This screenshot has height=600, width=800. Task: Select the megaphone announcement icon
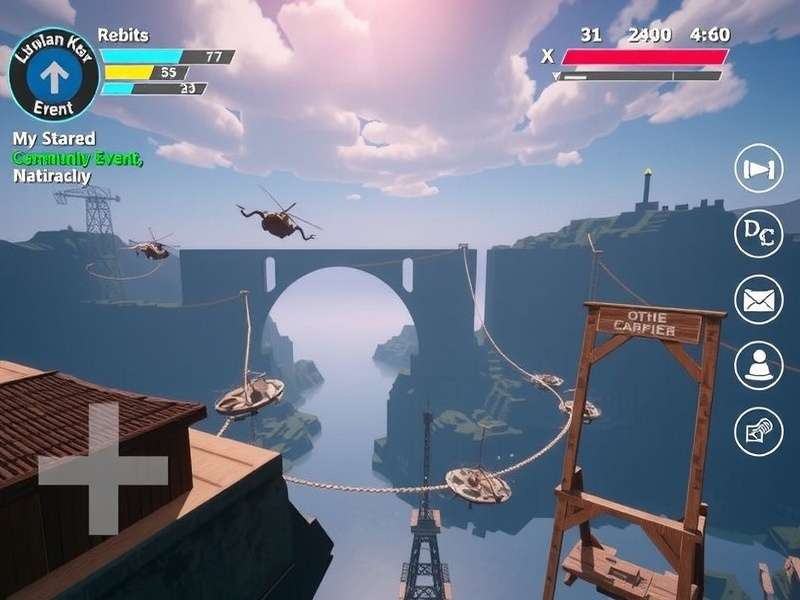[x=759, y=431]
